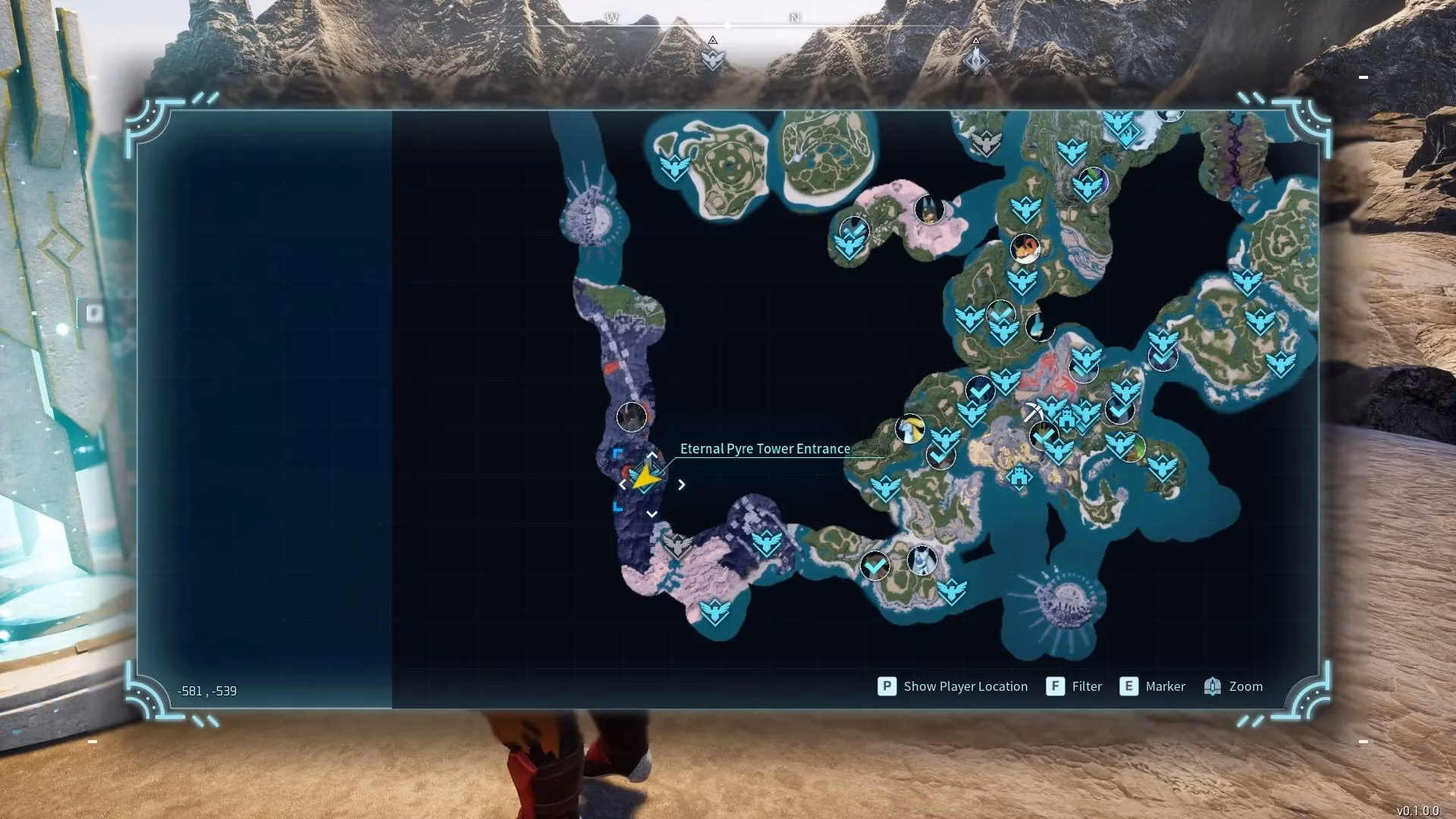Select the white wolf boss portrait in the south
The width and height of the screenshot is (1456, 819).
(921, 561)
